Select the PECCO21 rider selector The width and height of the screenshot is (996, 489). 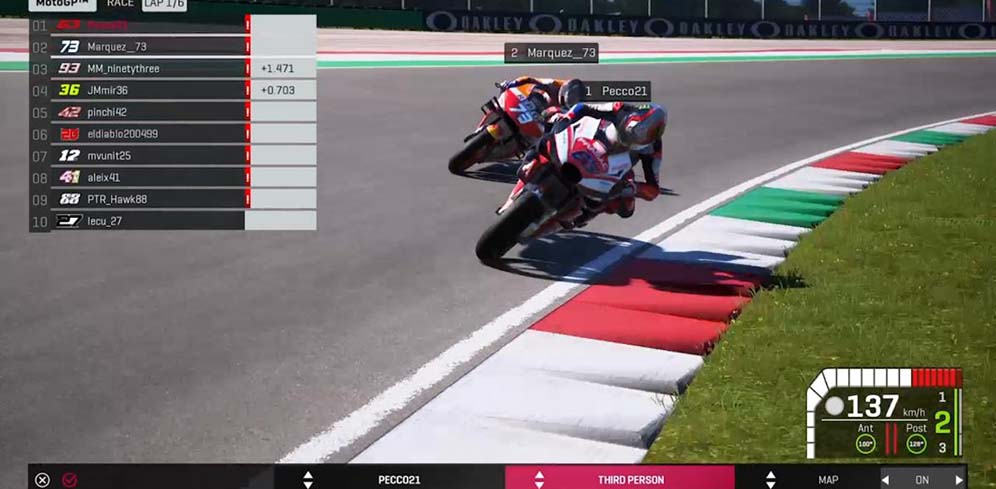[399, 480]
